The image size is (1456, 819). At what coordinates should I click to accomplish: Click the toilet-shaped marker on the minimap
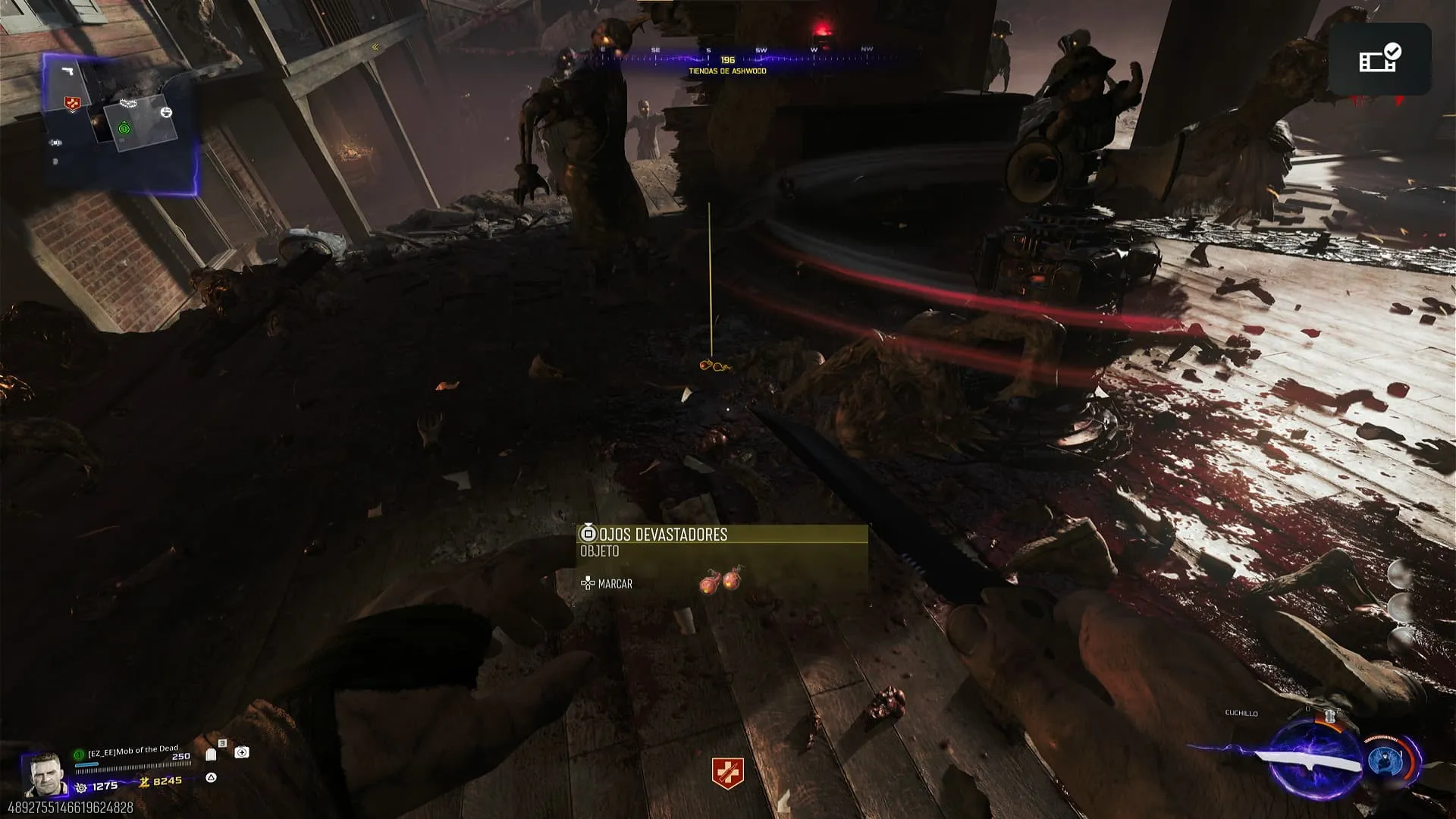click(x=166, y=113)
